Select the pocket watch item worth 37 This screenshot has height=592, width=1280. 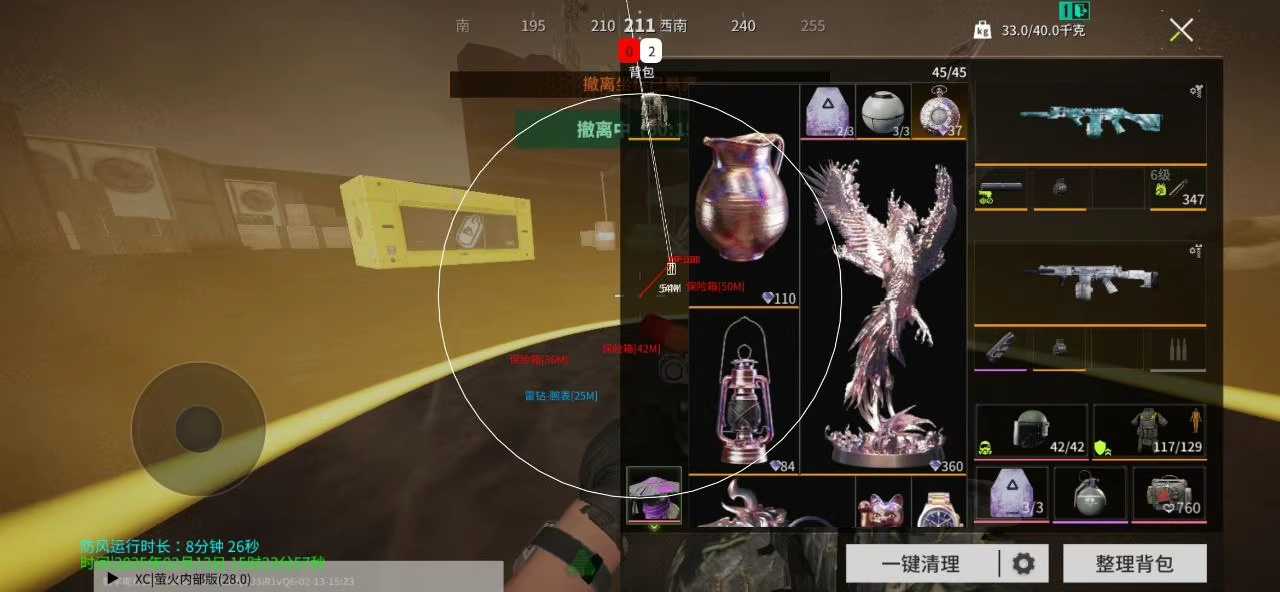coord(939,112)
